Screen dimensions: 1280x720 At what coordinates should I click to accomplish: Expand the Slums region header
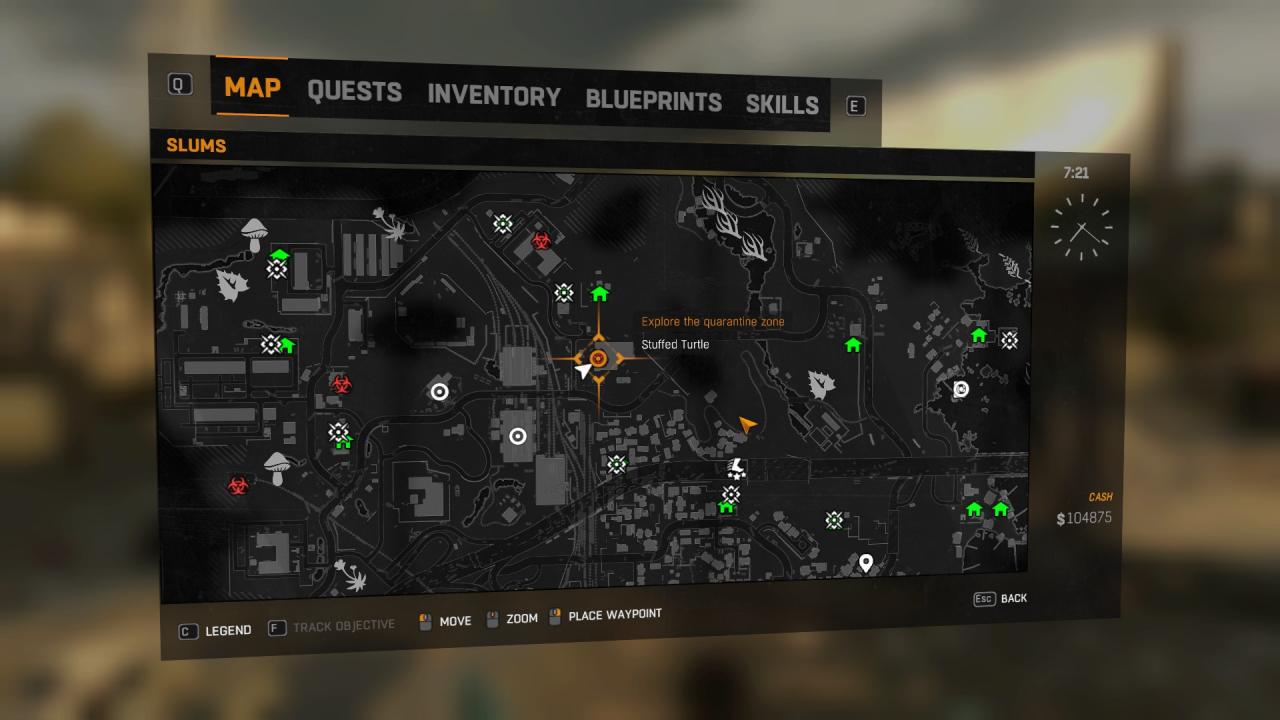(x=196, y=146)
